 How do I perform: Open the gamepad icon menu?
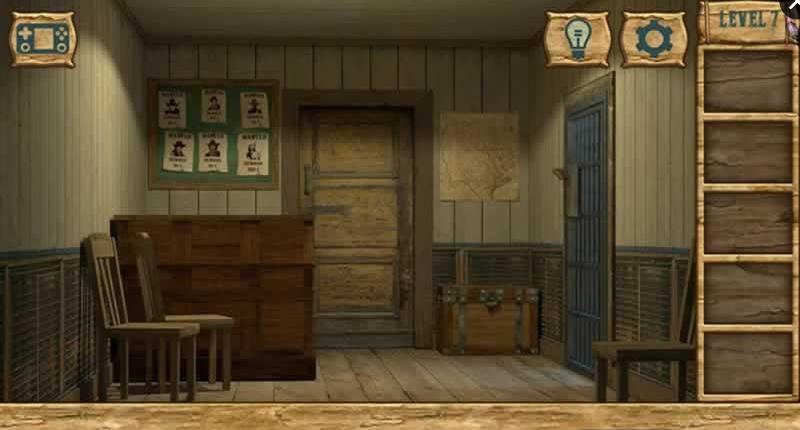[x=43, y=39]
